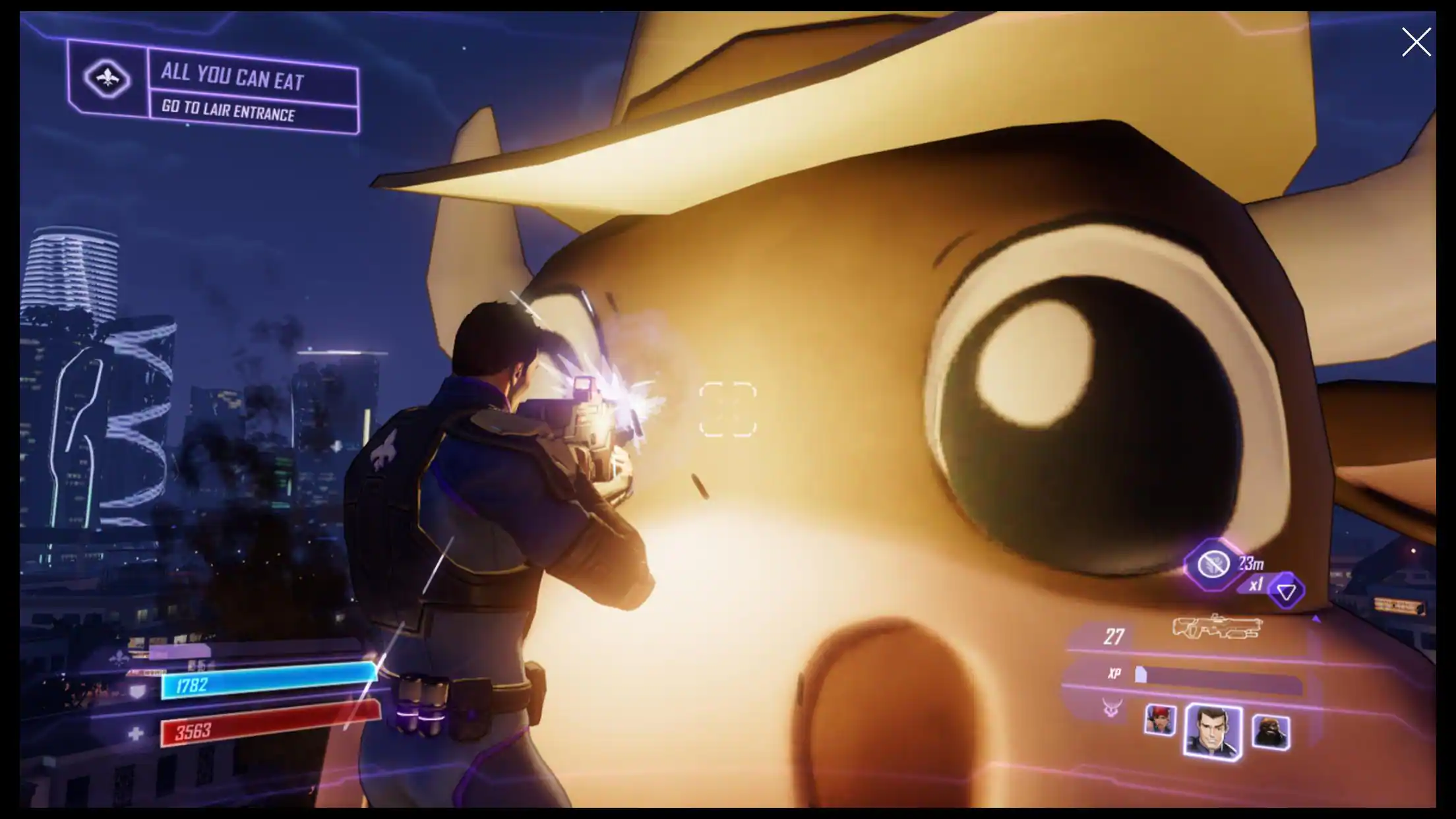Click the horned emblem beside the portraits
Image resolution: width=1456 pixels, height=819 pixels.
coord(1110,709)
